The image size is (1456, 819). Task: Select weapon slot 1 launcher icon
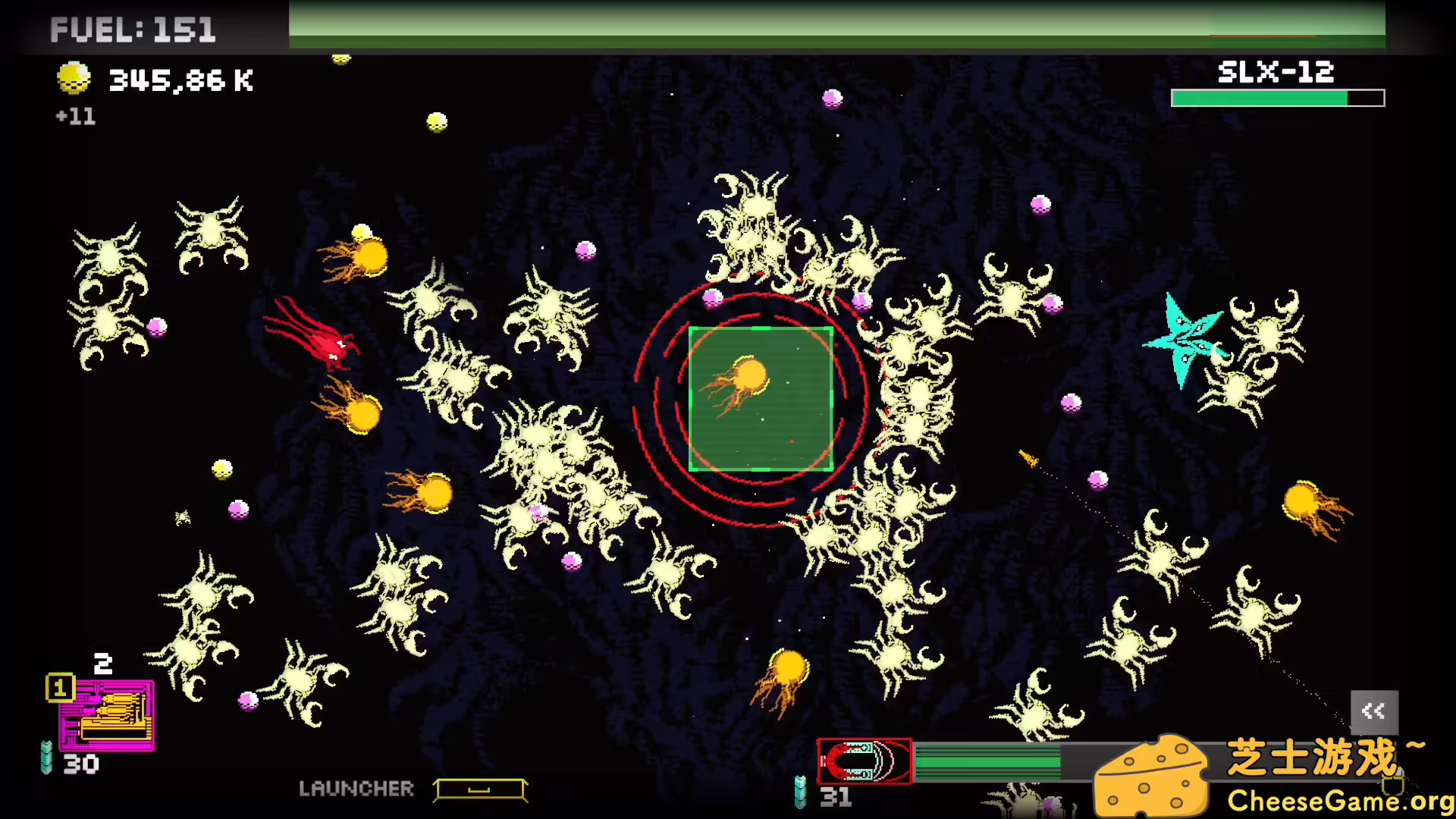tap(106, 713)
